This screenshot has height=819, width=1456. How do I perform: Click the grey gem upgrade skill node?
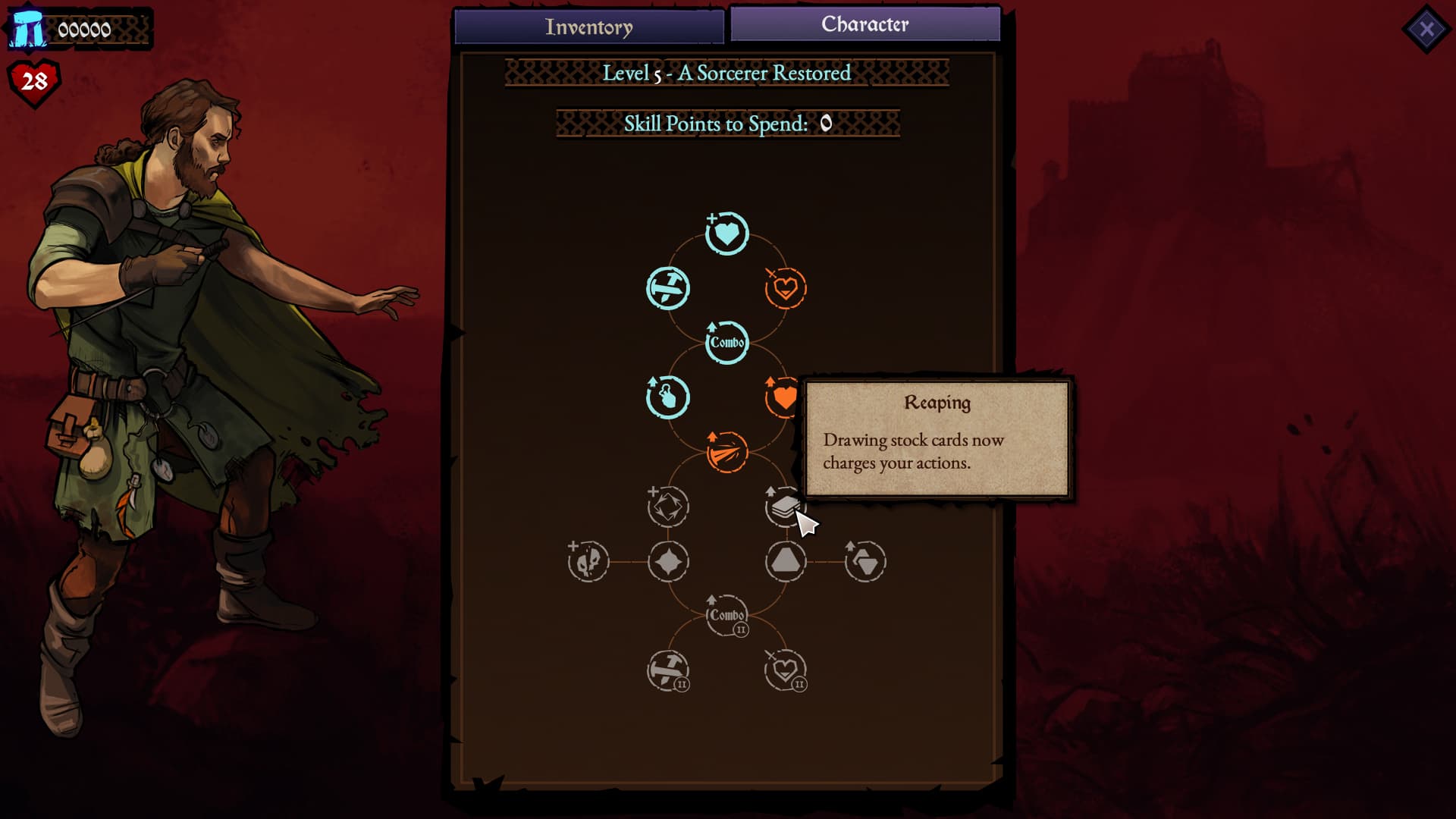(x=865, y=561)
